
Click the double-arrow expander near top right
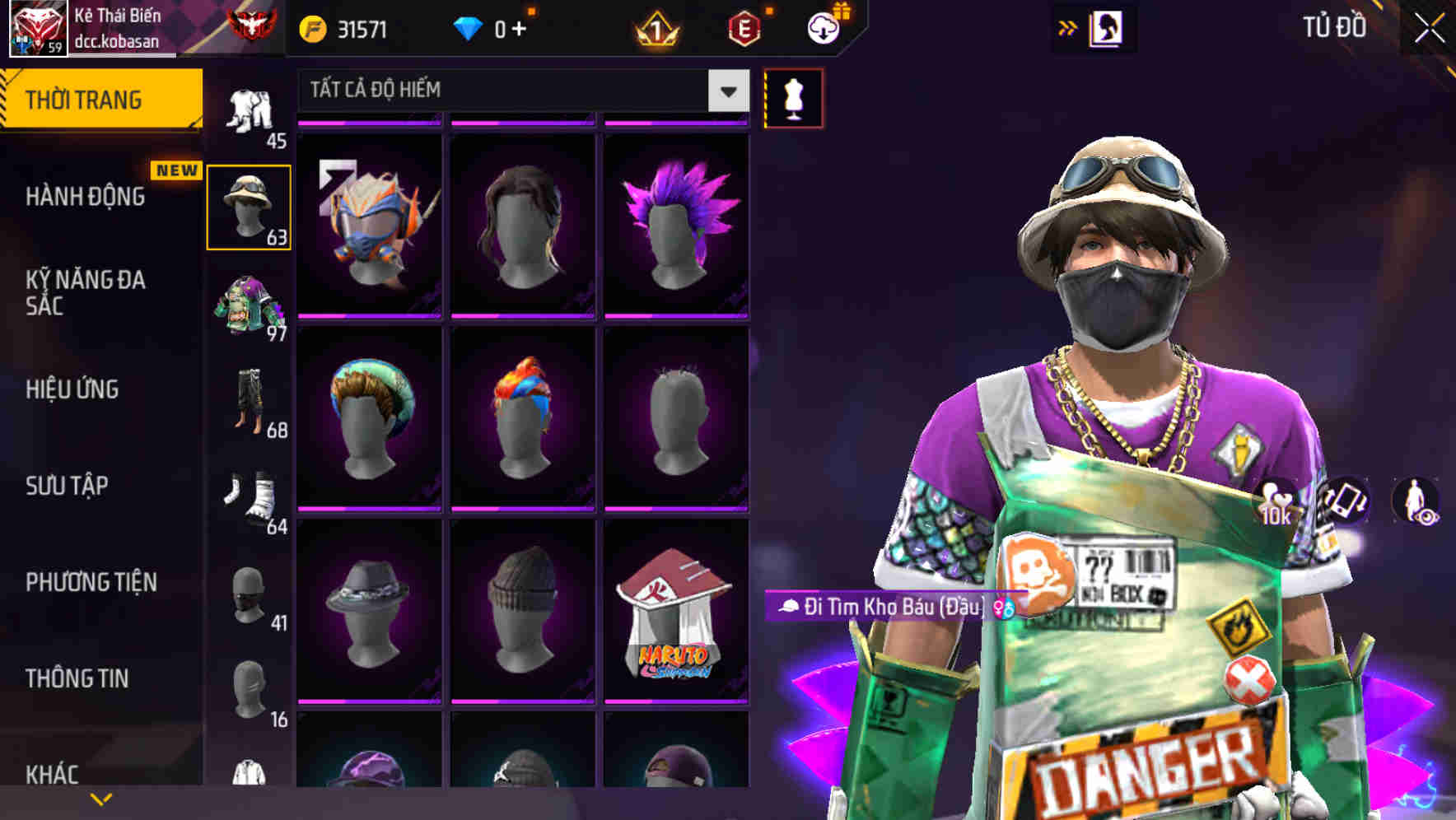tap(1066, 27)
